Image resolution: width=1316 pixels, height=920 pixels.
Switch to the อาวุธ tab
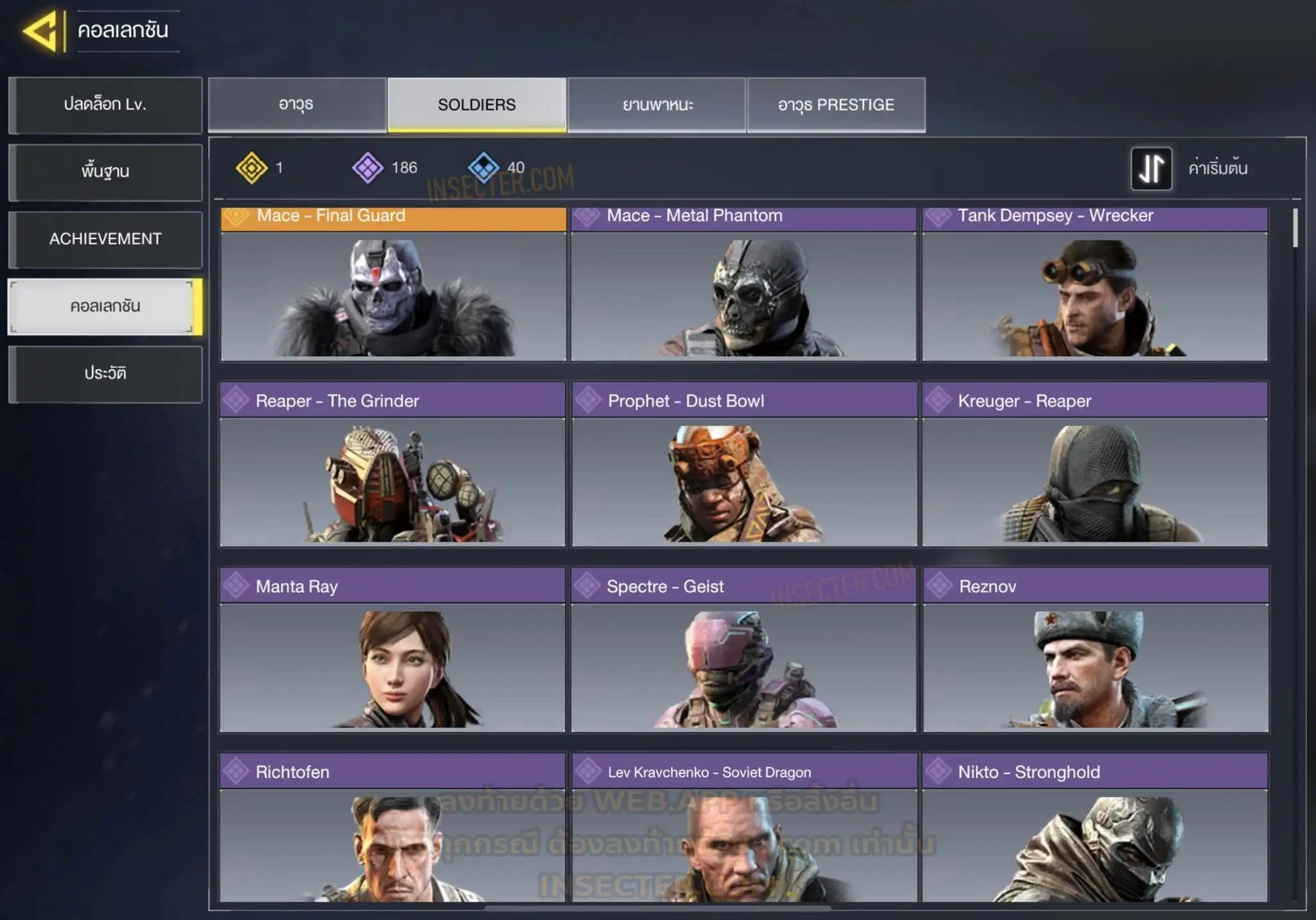coord(297,105)
